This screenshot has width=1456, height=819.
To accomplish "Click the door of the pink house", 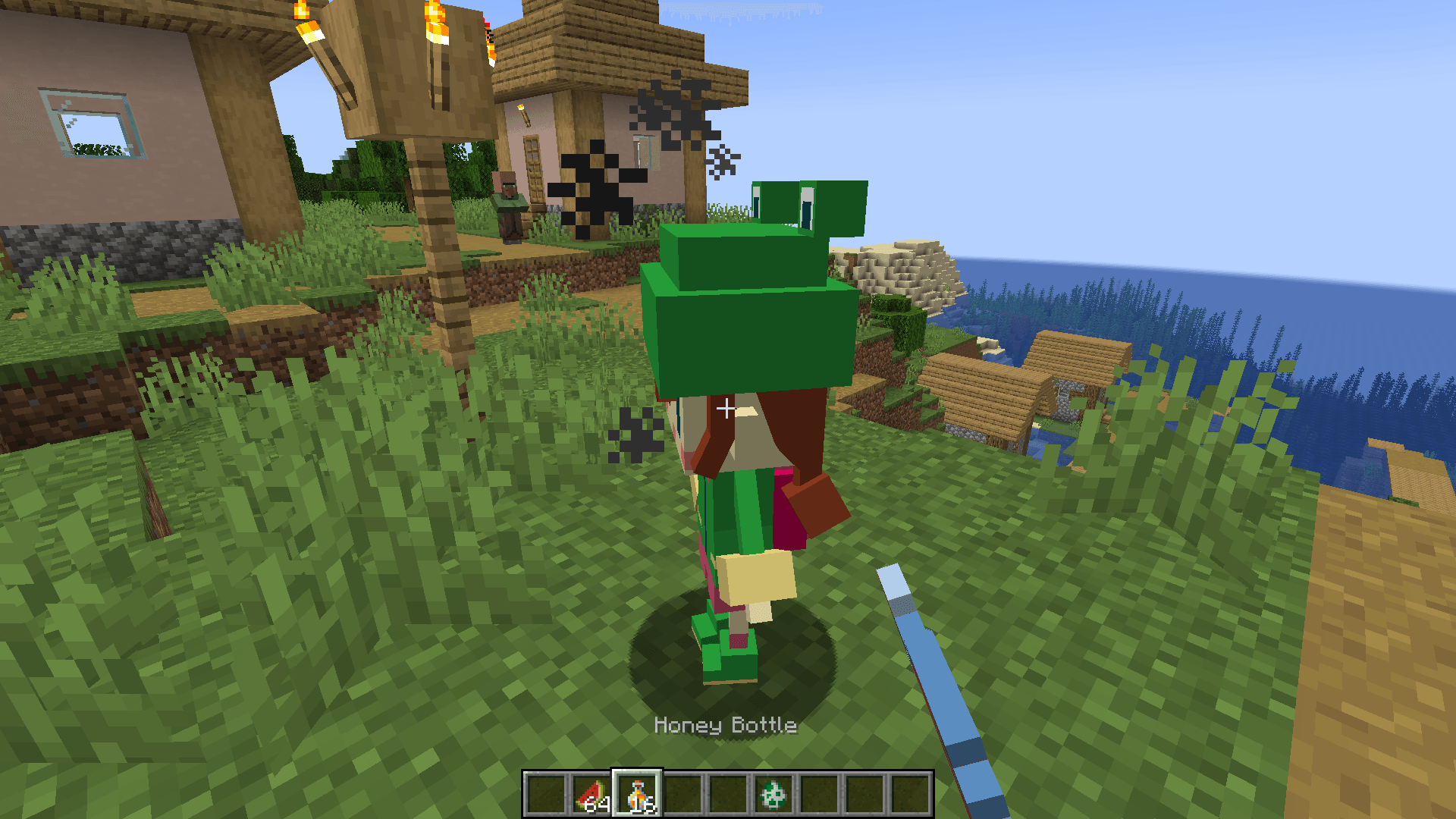I will (533, 171).
